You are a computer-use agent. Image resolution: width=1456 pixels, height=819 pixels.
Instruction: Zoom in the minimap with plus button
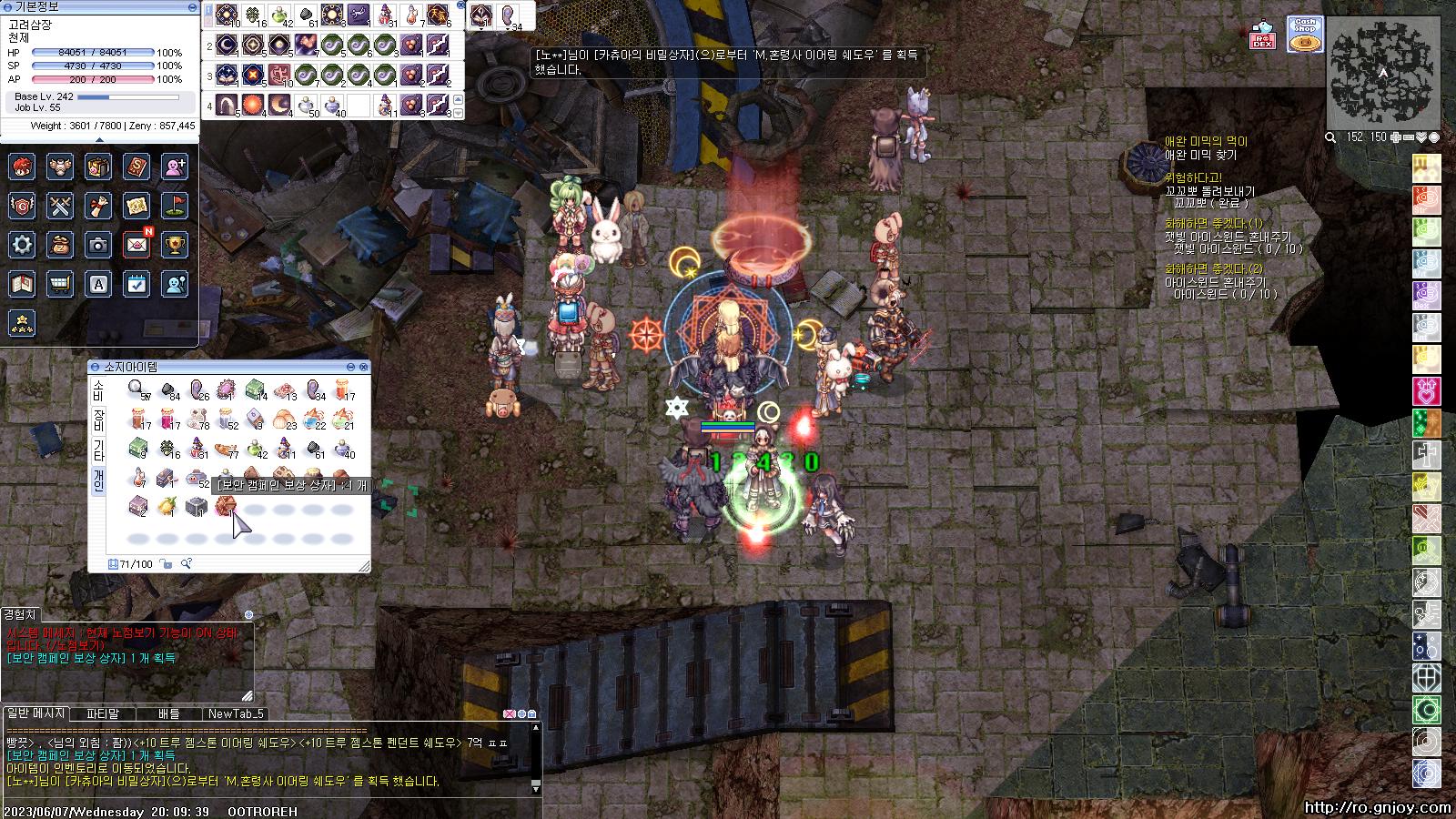(1395, 137)
